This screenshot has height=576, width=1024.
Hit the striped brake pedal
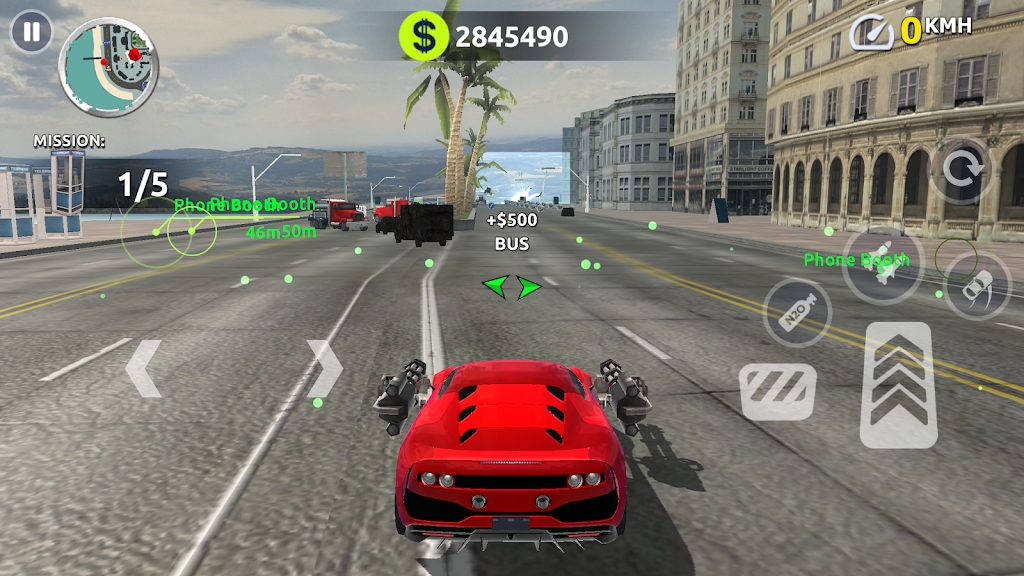coord(778,391)
